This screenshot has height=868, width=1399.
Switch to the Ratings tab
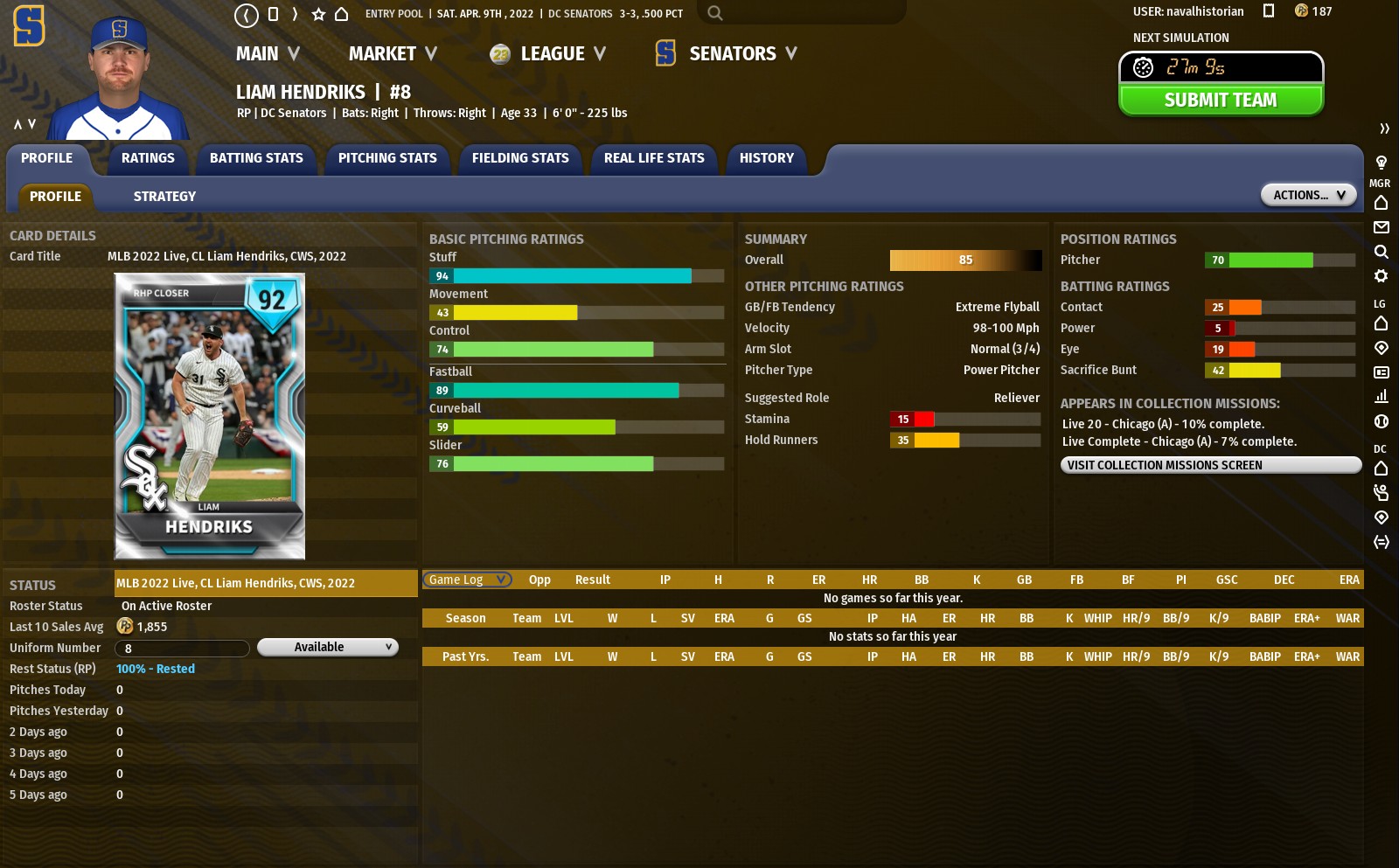coord(148,158)
